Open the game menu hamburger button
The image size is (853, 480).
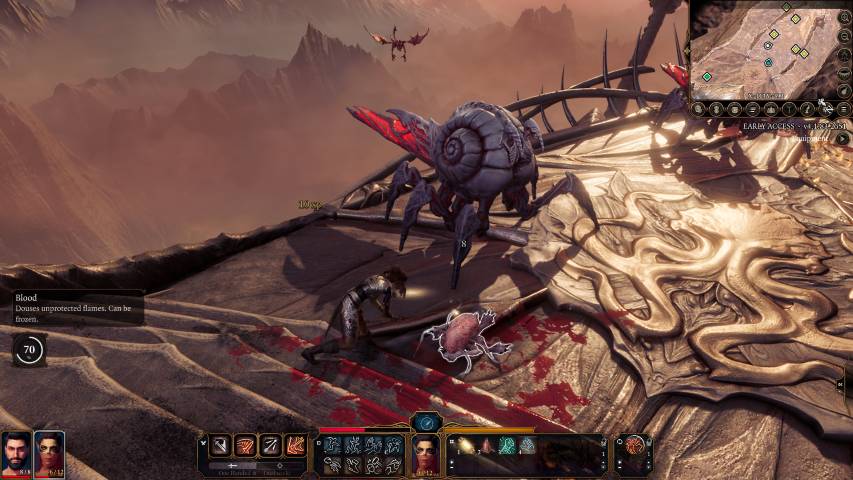point(842,108)
